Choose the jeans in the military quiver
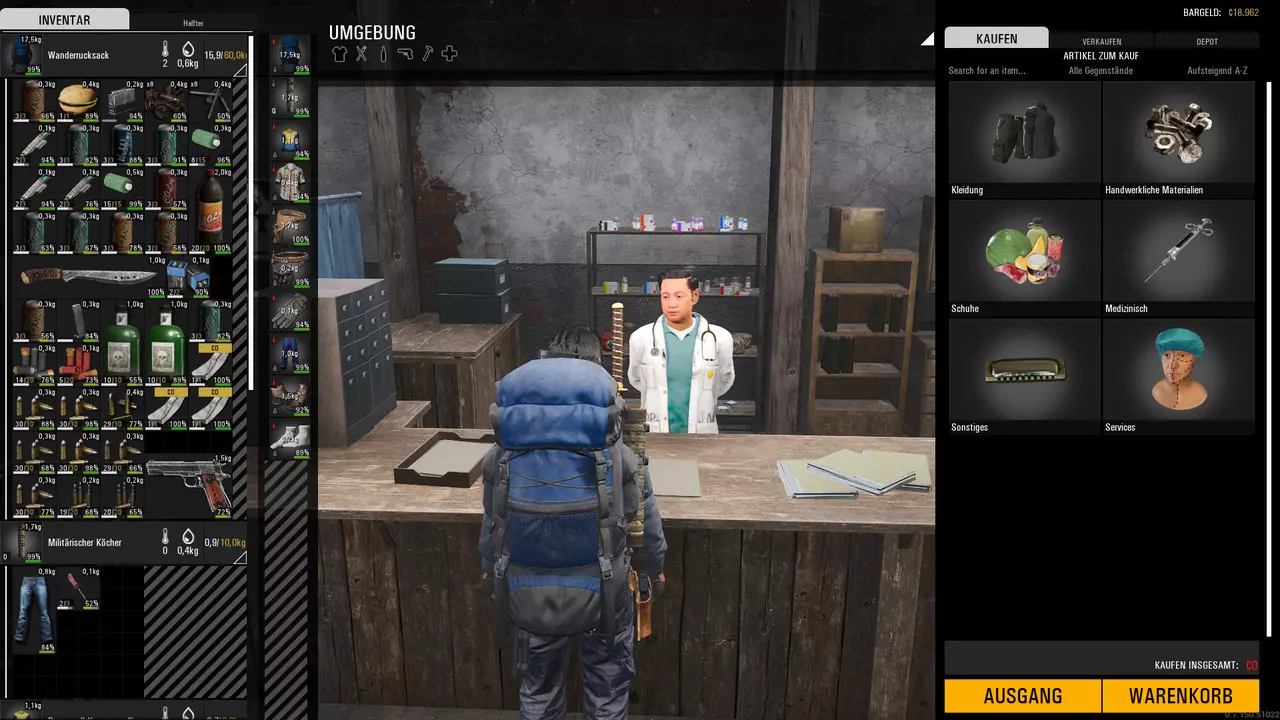Image resolution: width=1280 pixels, height=720 pixels. 33,609
